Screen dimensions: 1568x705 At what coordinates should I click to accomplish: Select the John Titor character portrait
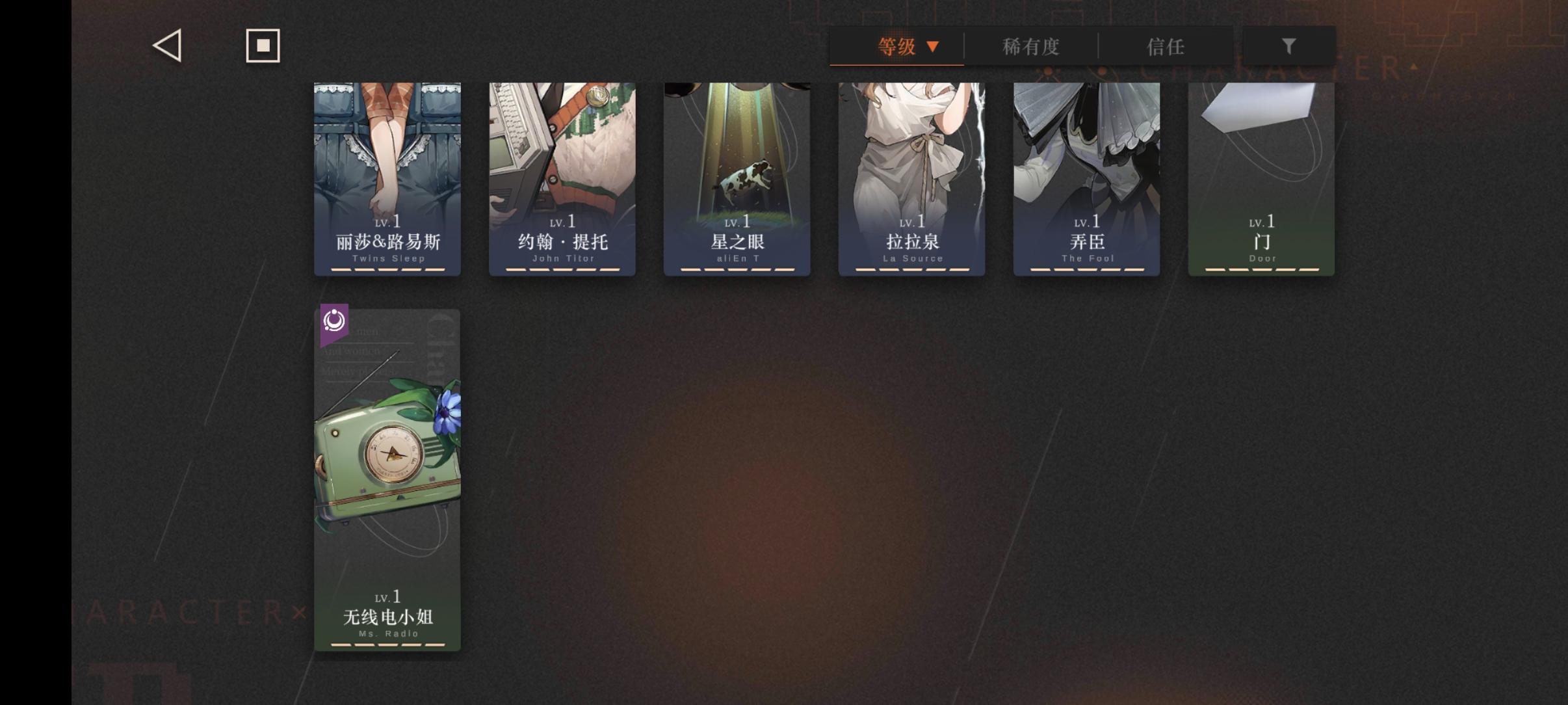[x=561, y=163]
